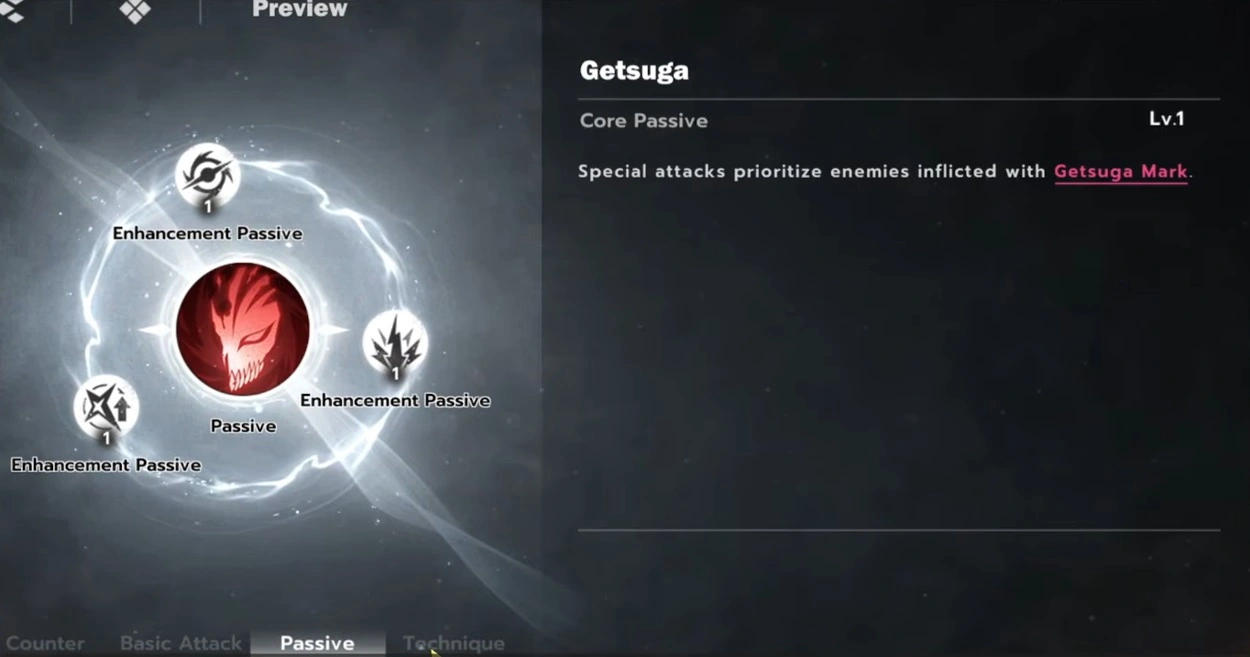The height and width of the screenshot is (657, 1250).
Task: Switch to the Counter tab
Action: pyautogui.click(x=45, y=643)
